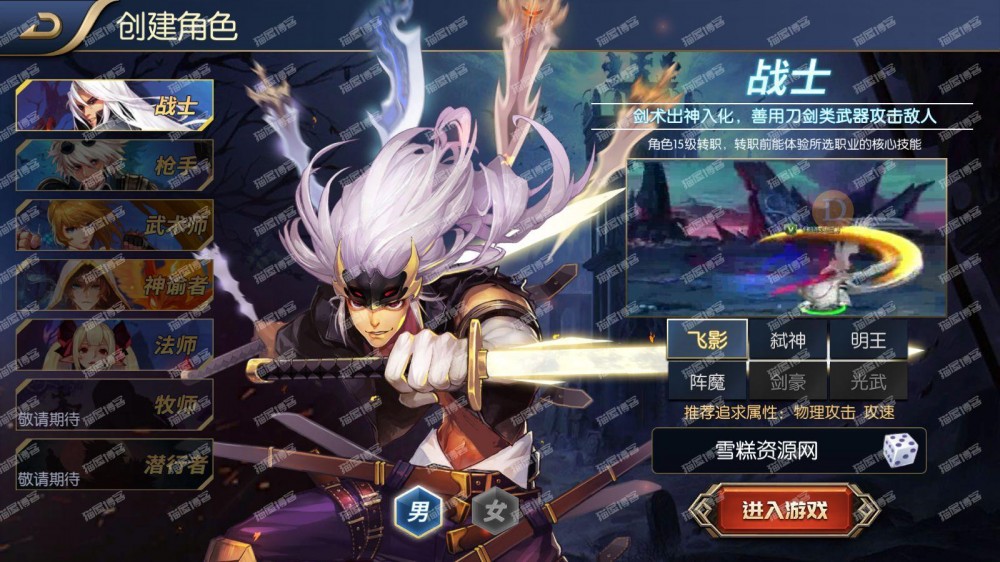The image size is (1000, 562).
Task: Pick the 武术师 martial artist class
Action: pyautogui.click(x=114, y=225)
